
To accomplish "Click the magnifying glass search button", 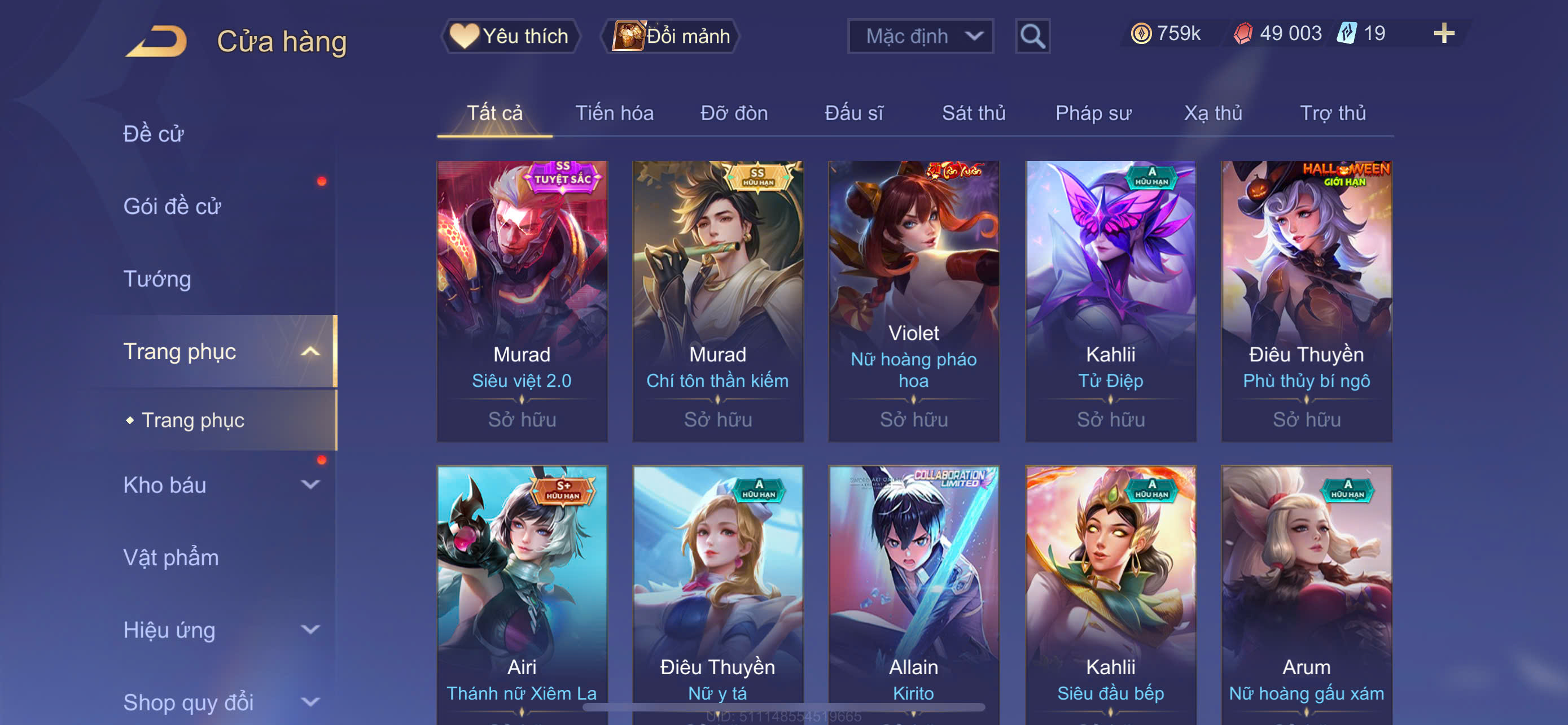I will (1032, 37).
